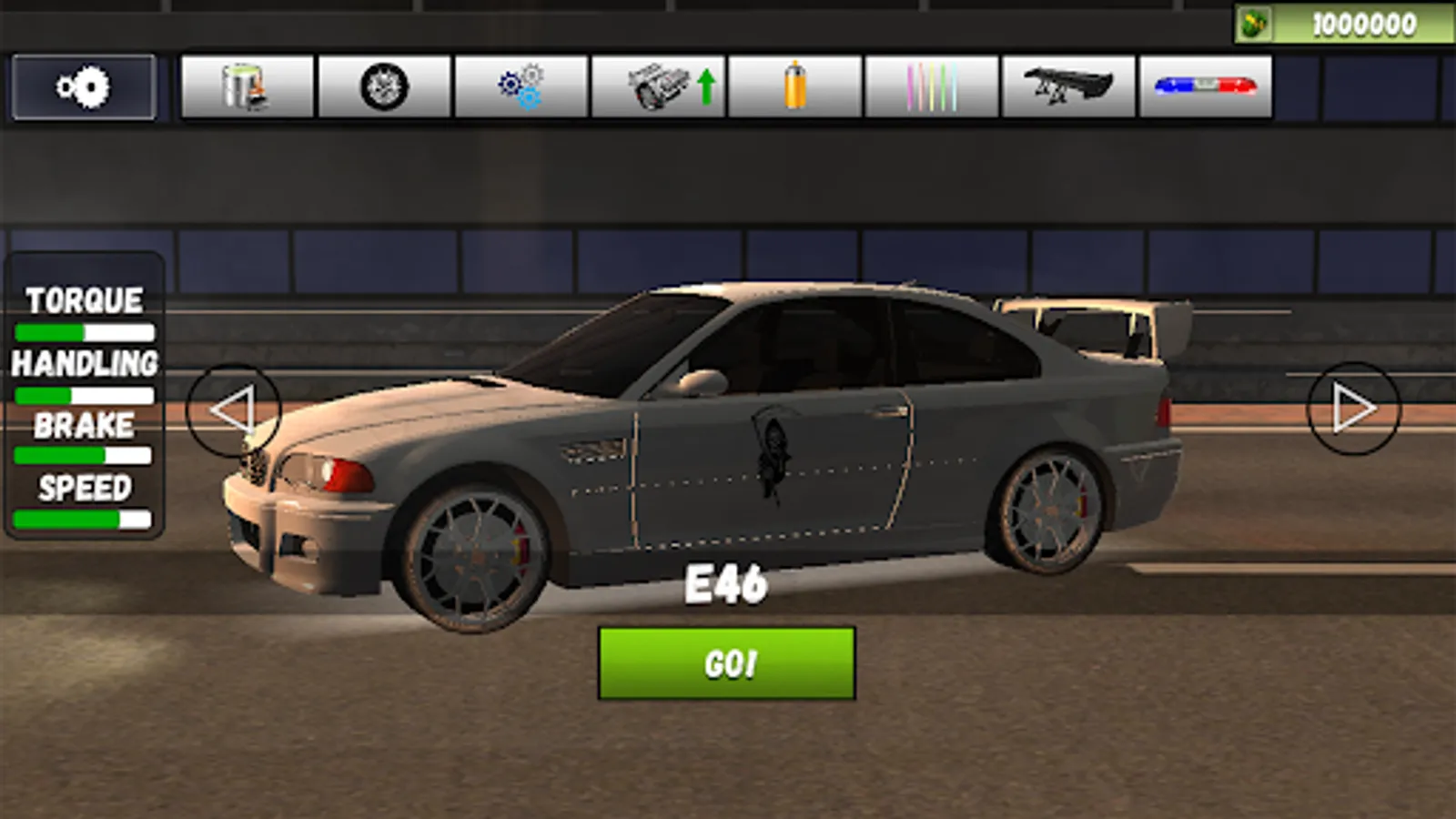Select the police siren lights icon
1456x819 pixels.
coord(1201,87)
